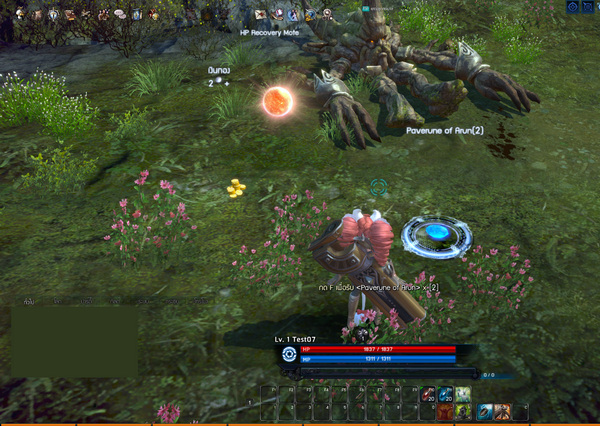
Task: Use the red HP potion hotbar slot
Action: pyautogui.click(x=429, y=394)
